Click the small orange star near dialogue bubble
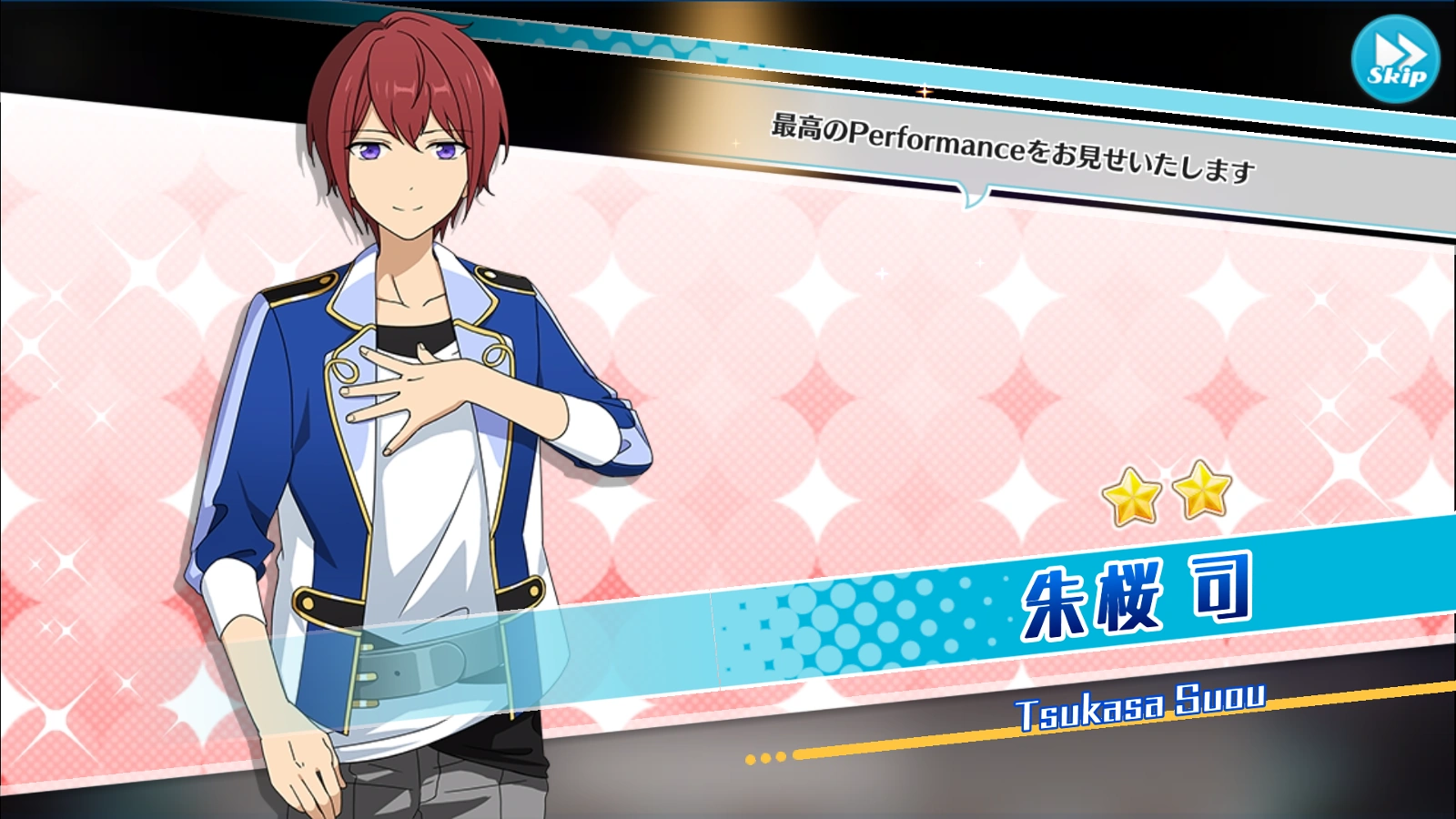1456x819 pixels. pos(925,93)
